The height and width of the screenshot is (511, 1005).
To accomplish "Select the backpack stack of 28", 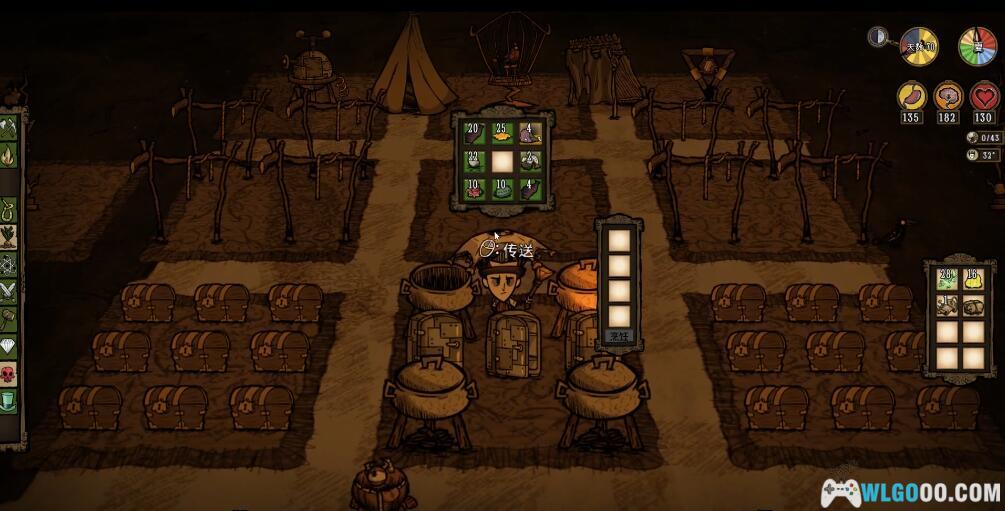I will (x=946, y=279).
